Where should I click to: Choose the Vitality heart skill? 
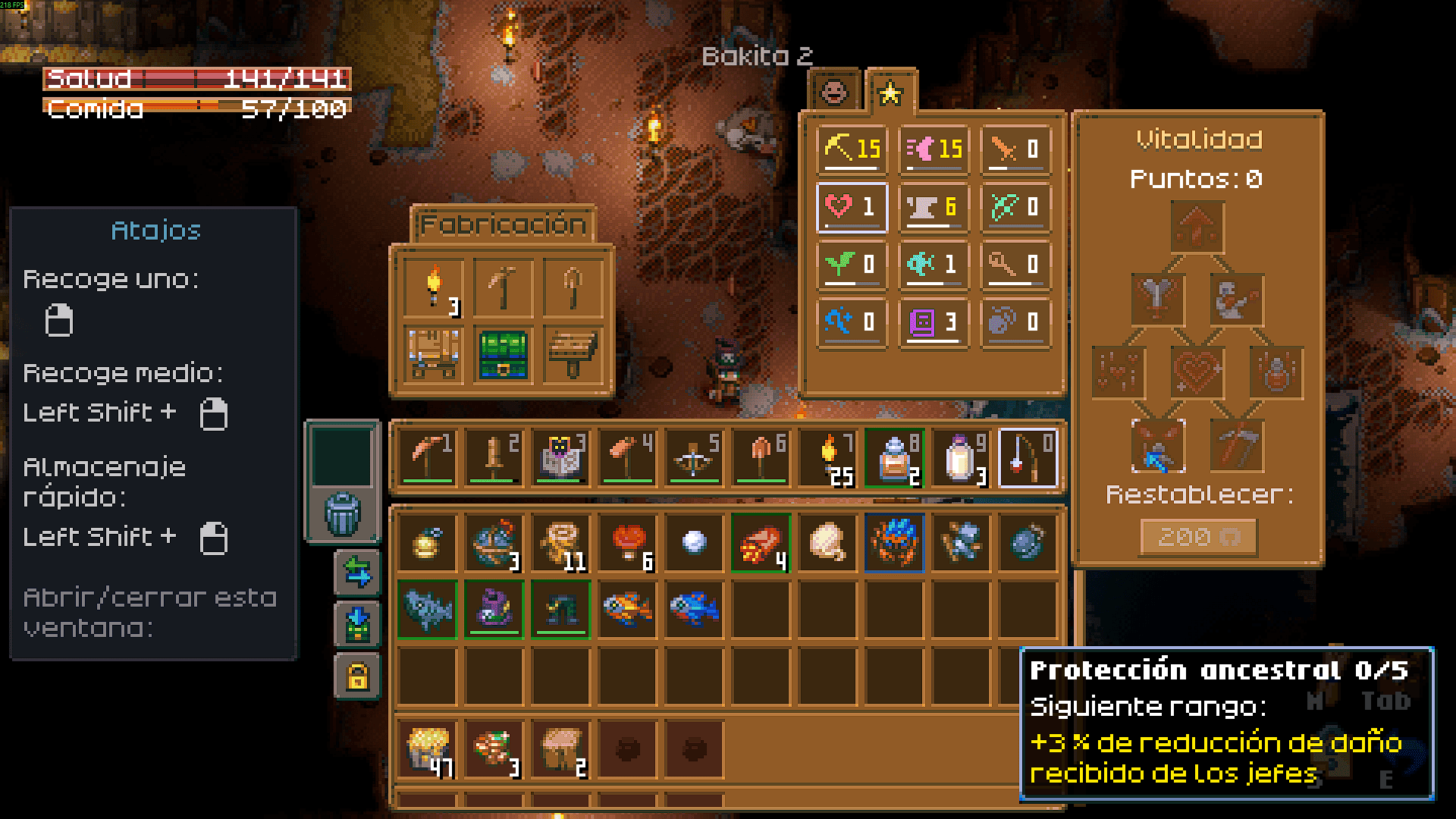coord(852,206)
